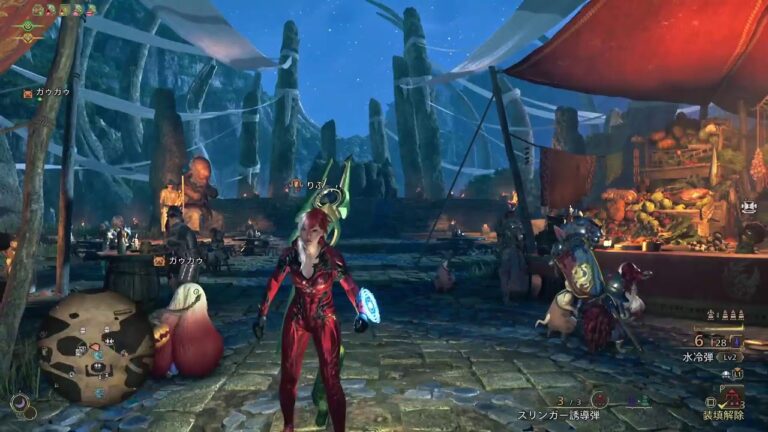
Task: Click the crescent moon time-of-day icon
Action: pos(19,403)
